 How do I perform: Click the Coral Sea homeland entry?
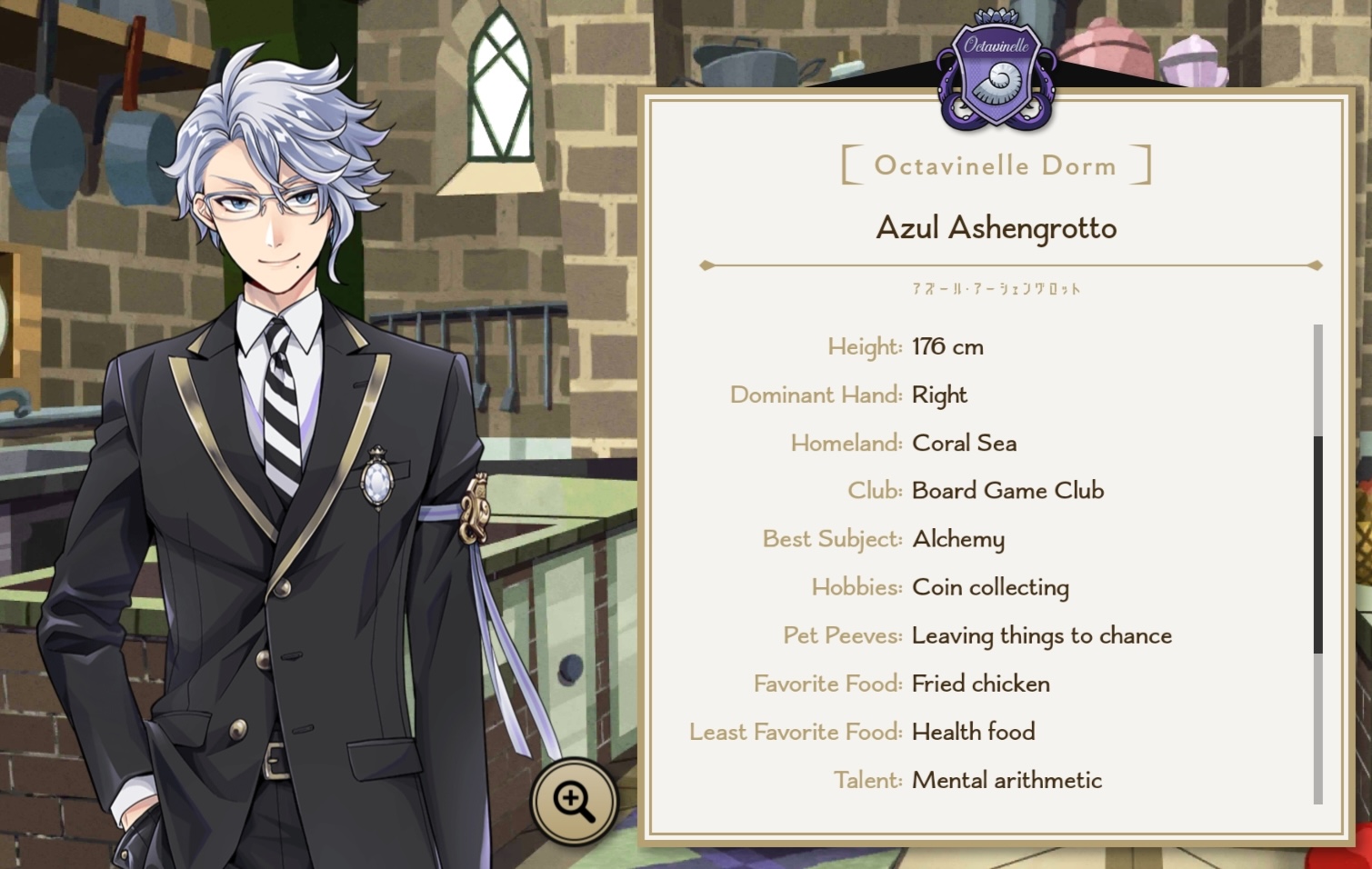[x=965, y=443]
